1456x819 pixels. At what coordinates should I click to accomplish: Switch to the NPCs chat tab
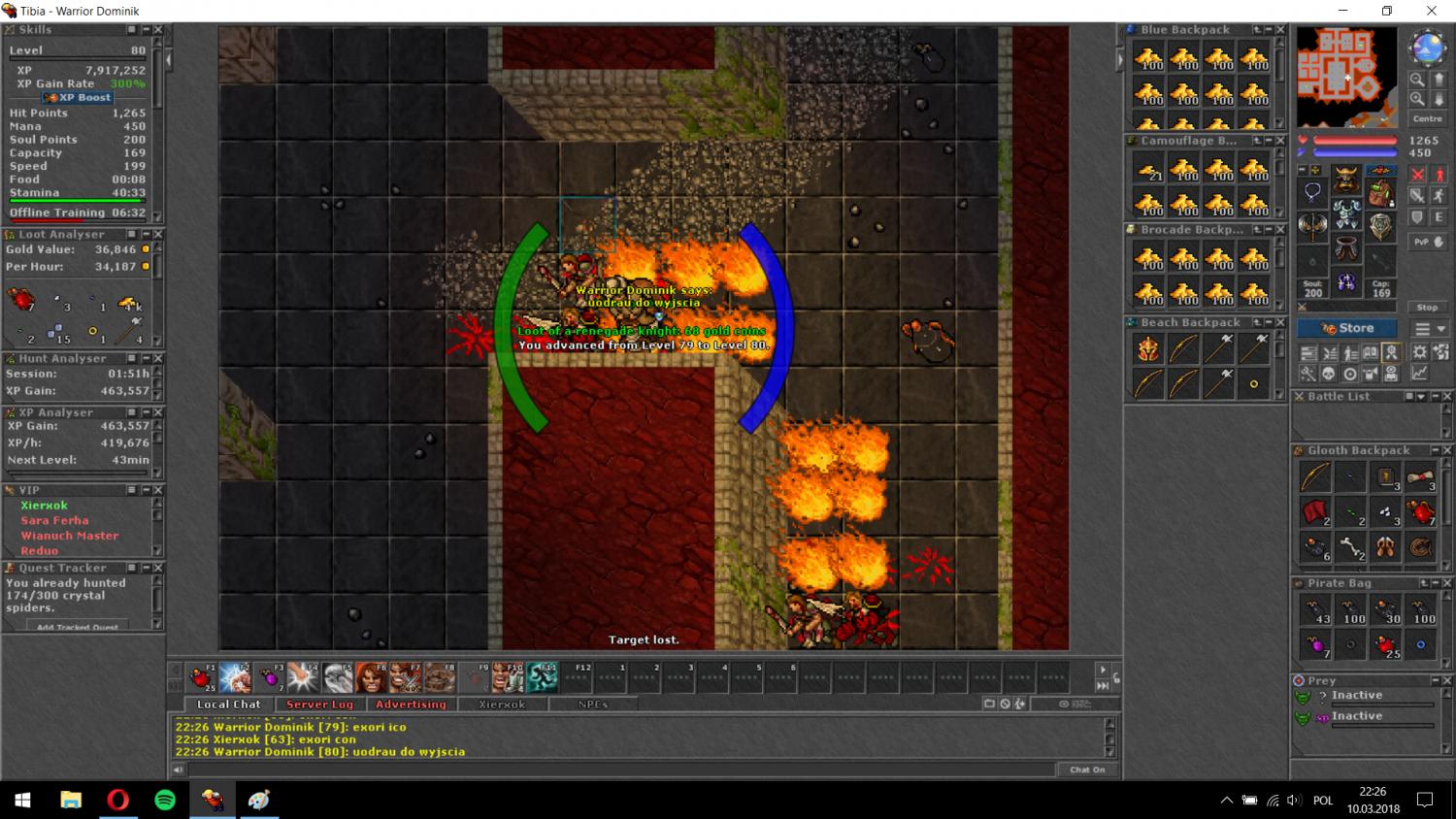tap(592, 704)
